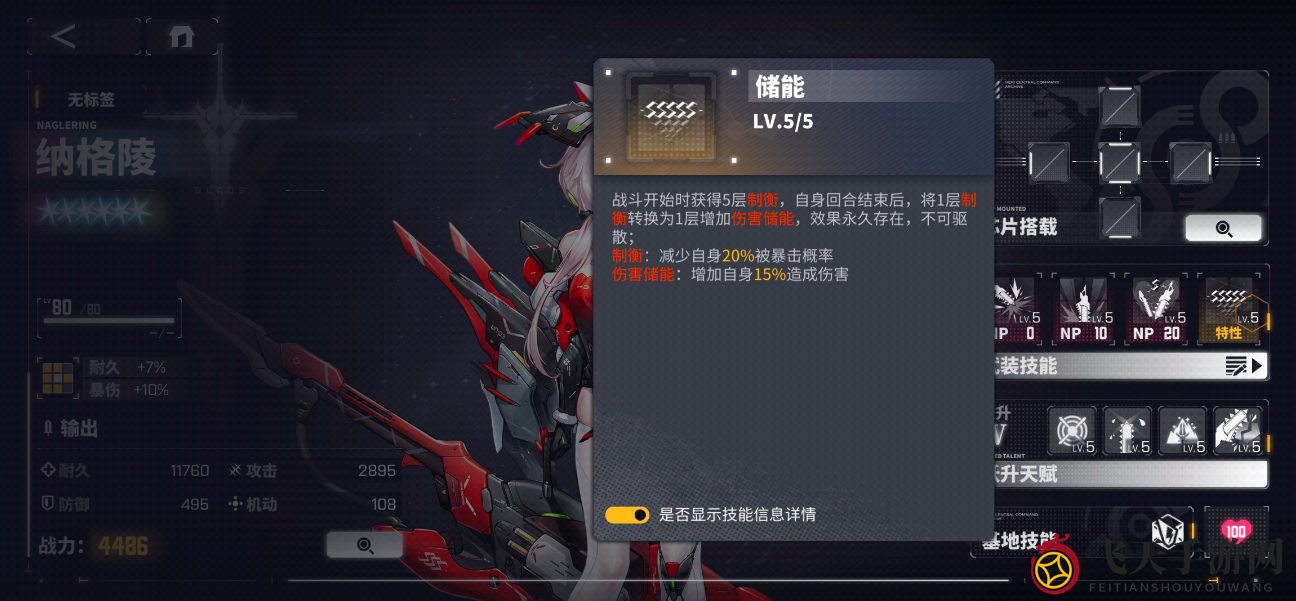Image resolution: width=1296 pixels, height=601 pixels.
Task: Return to the home screen
Action: (181, 37)
